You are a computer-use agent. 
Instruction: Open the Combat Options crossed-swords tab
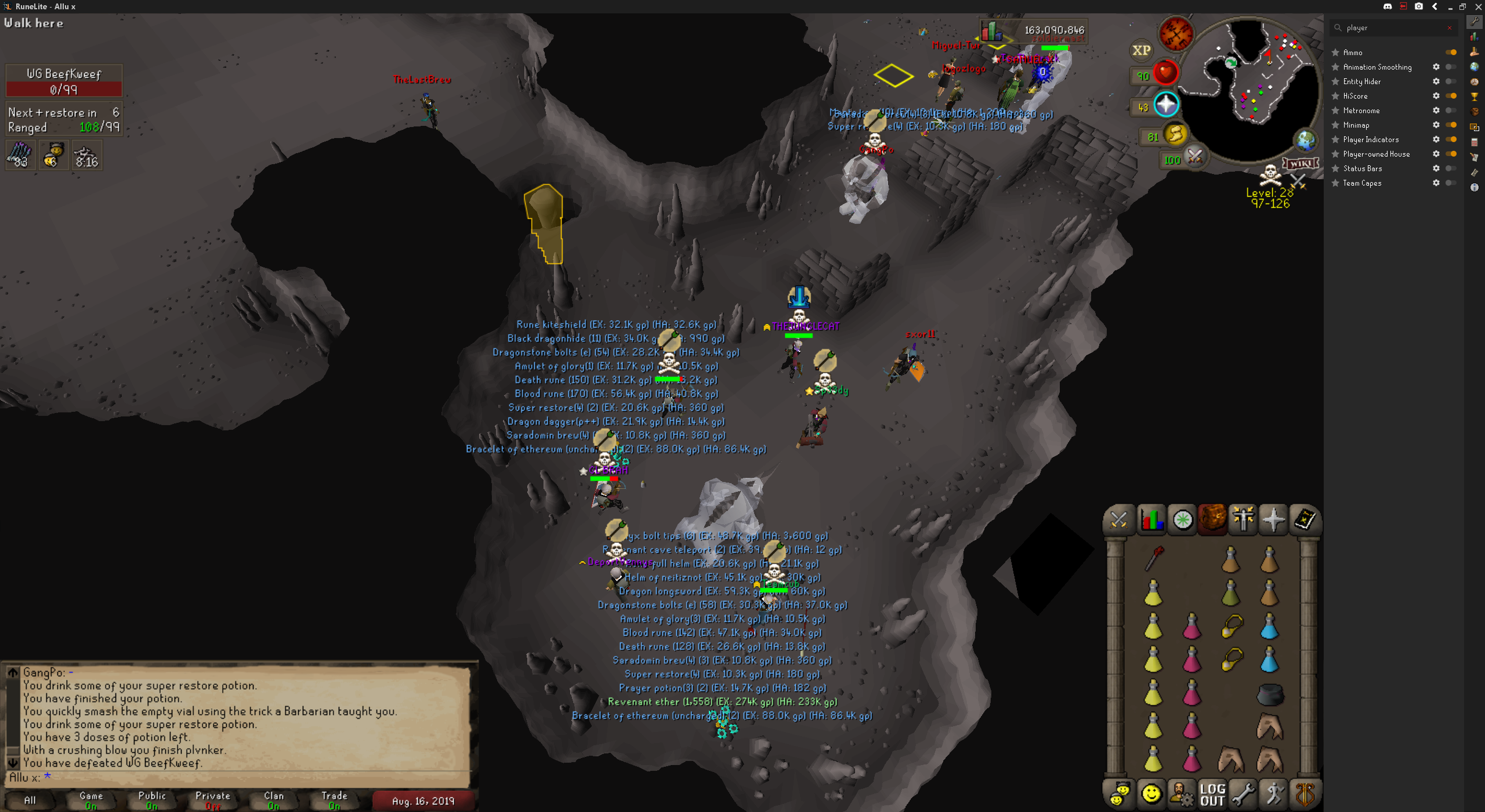tap(1118, 519)
